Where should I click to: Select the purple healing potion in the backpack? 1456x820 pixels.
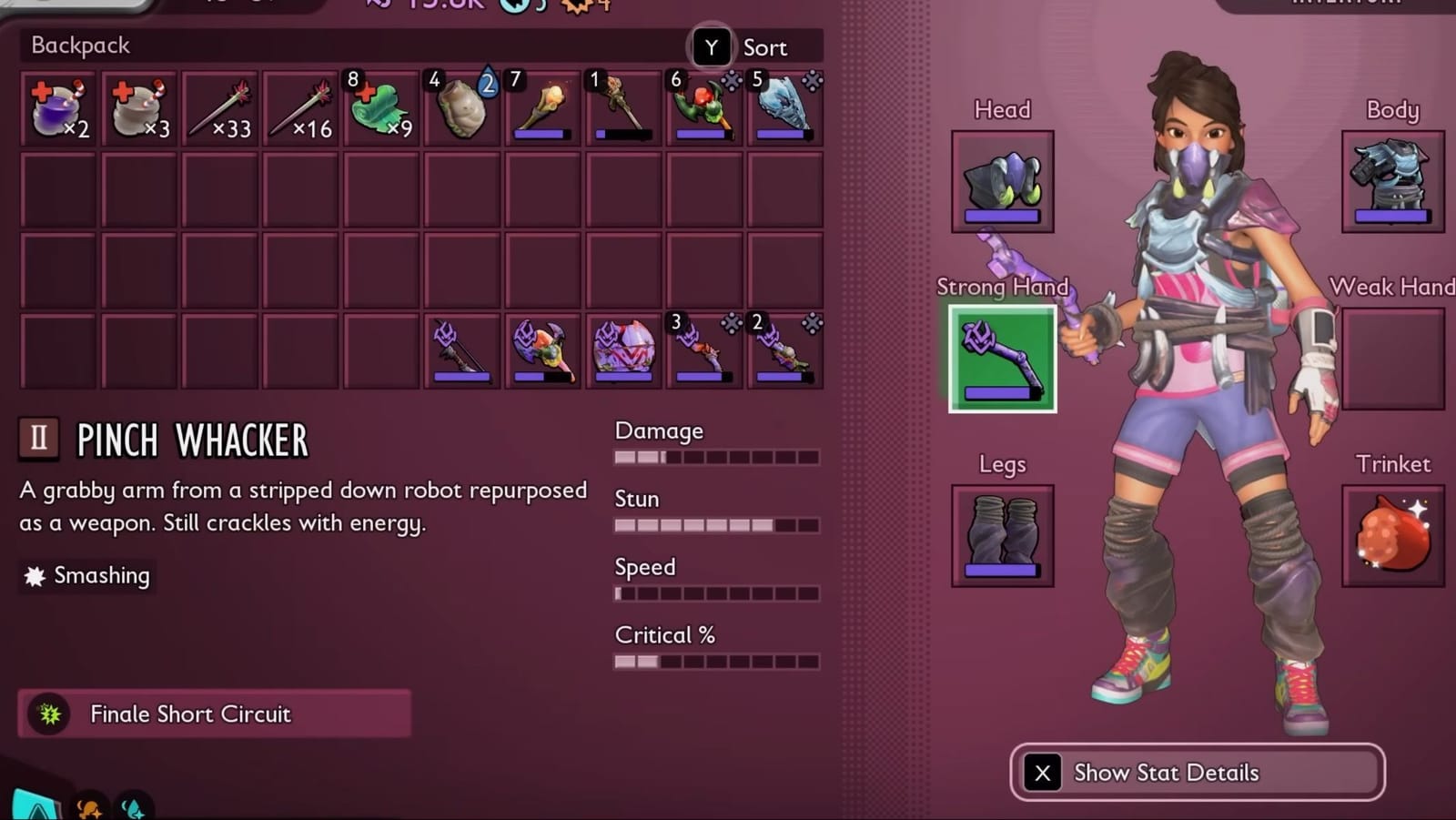coord(56,105)
